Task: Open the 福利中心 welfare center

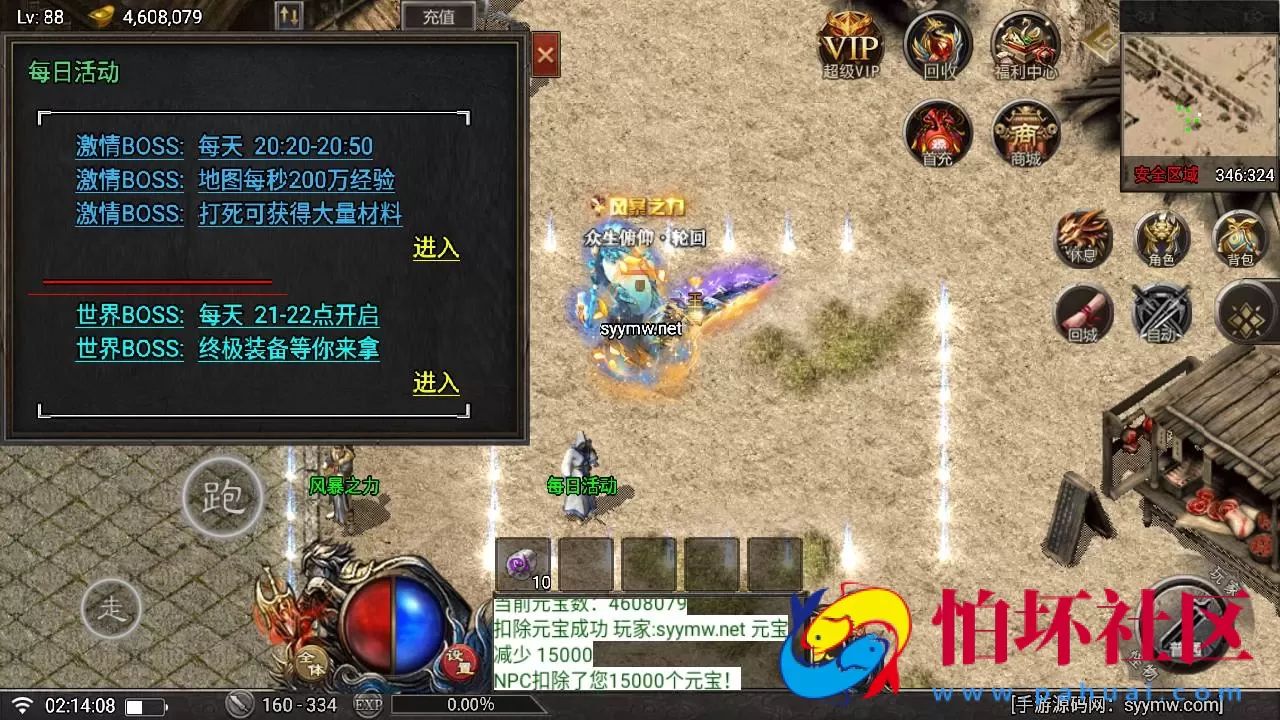Action: point(1024,45)
